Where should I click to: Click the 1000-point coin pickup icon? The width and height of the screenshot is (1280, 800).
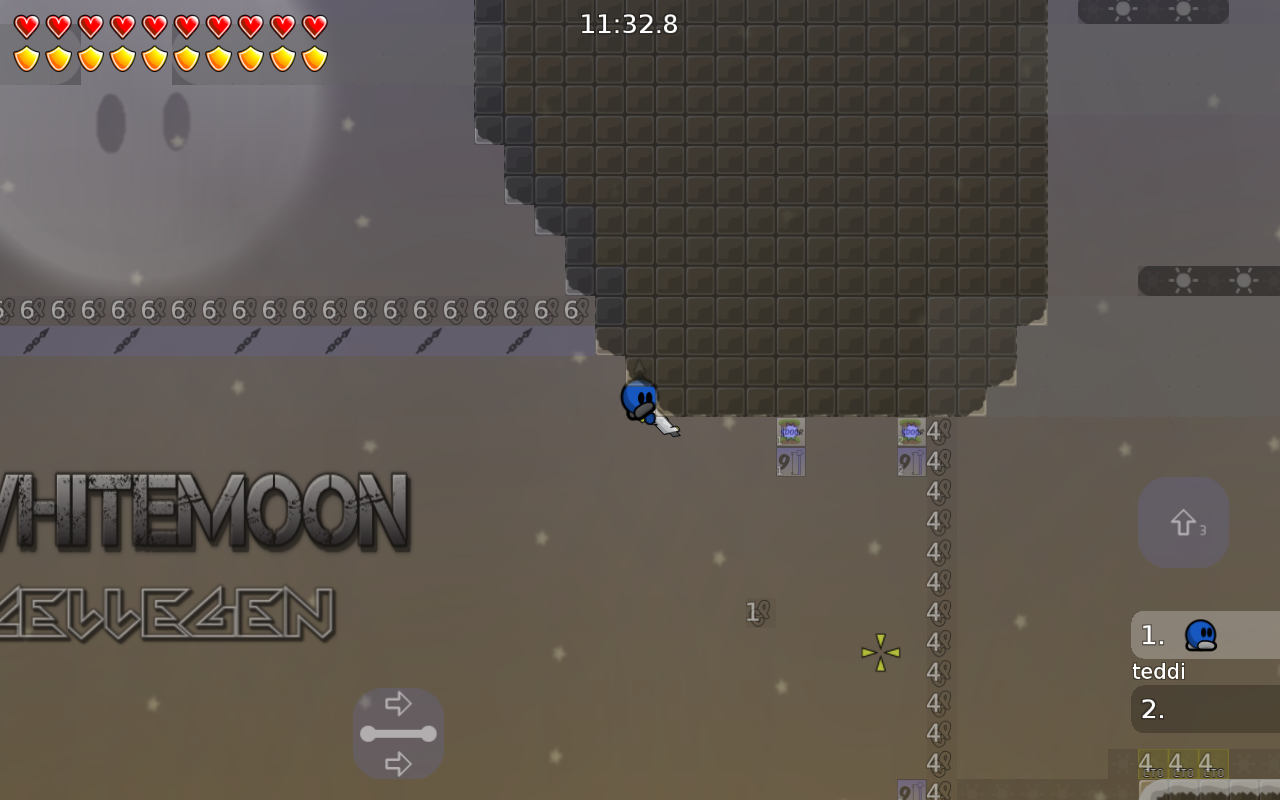(791, 432)
